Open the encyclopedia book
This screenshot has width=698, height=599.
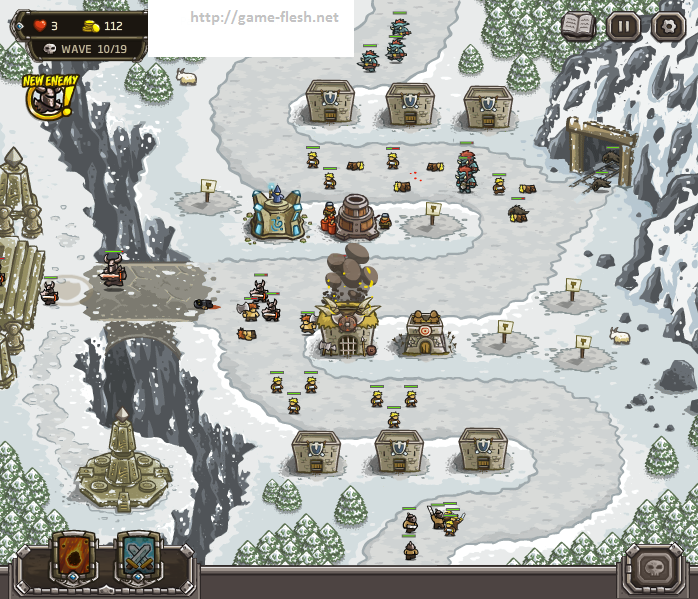click(578, 25)
